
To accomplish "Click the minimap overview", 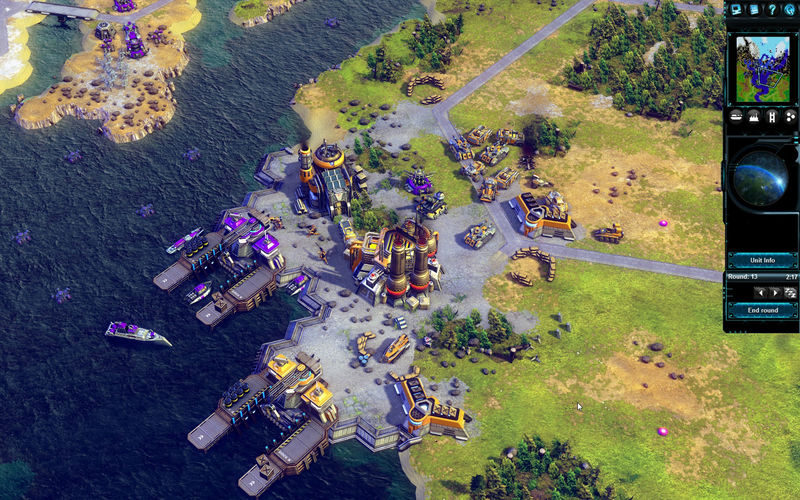I will (762, 68).
